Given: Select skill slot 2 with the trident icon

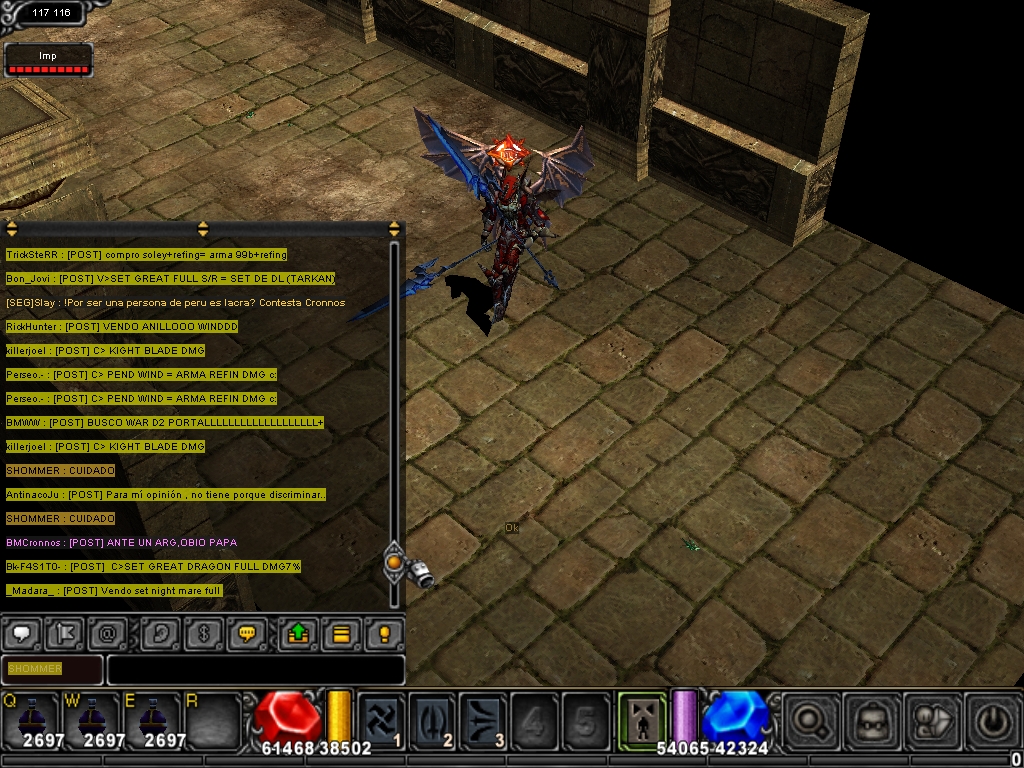Looking at the screenshot, I should [433, 718].
